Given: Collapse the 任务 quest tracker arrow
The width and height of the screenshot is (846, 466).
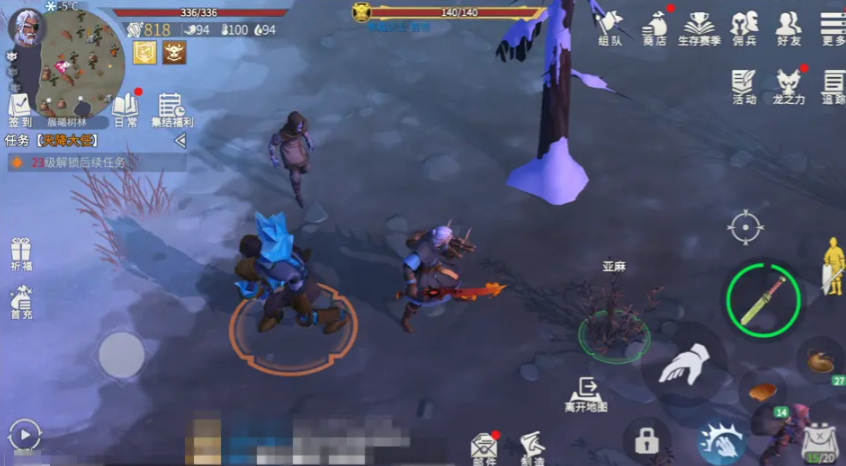Looking at the screenshot, I should (x=180, y=141).
